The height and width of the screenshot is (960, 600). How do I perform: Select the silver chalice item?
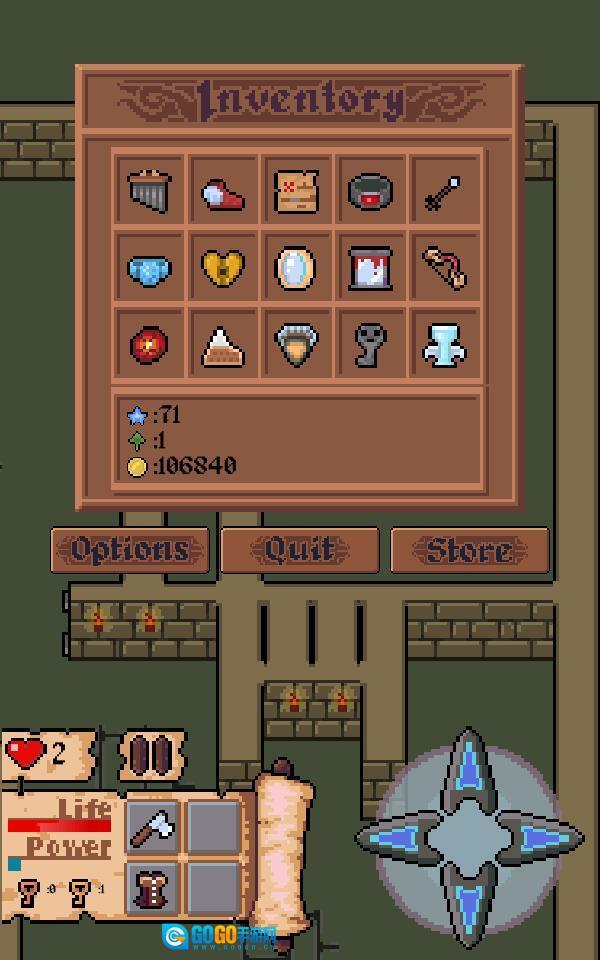point(444,345)
